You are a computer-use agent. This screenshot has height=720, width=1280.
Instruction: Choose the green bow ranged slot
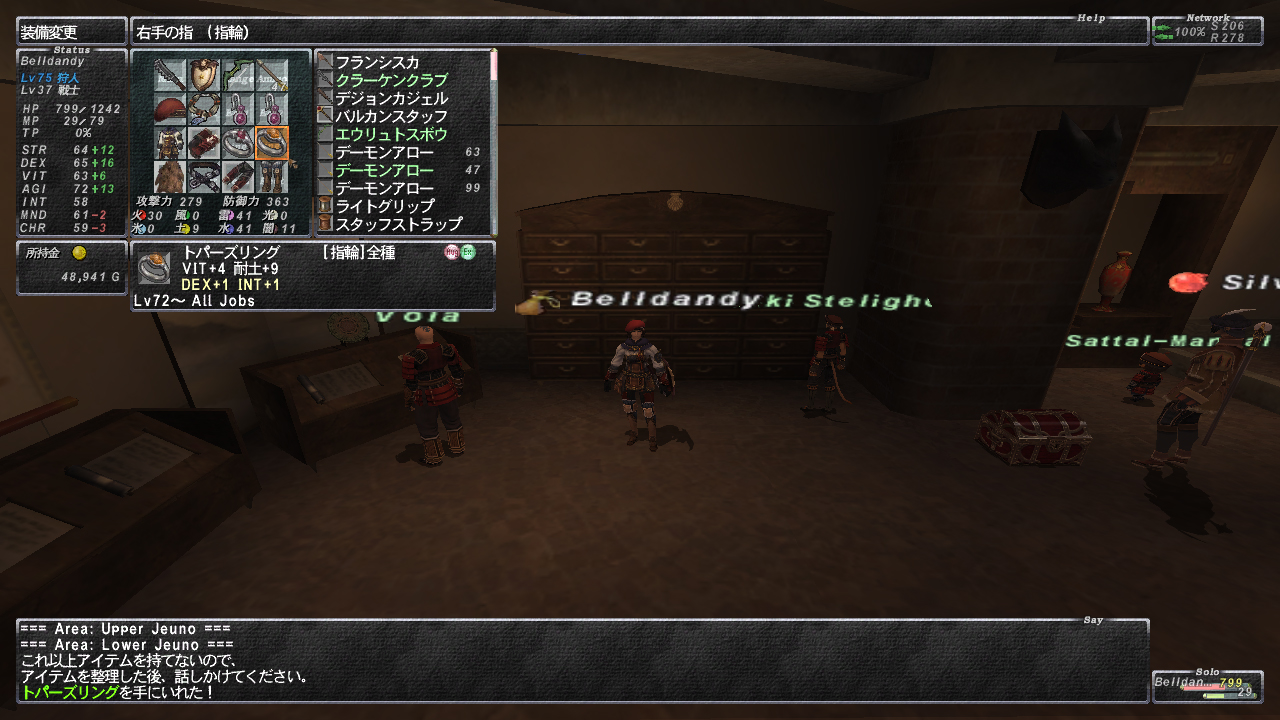(239, 76)
